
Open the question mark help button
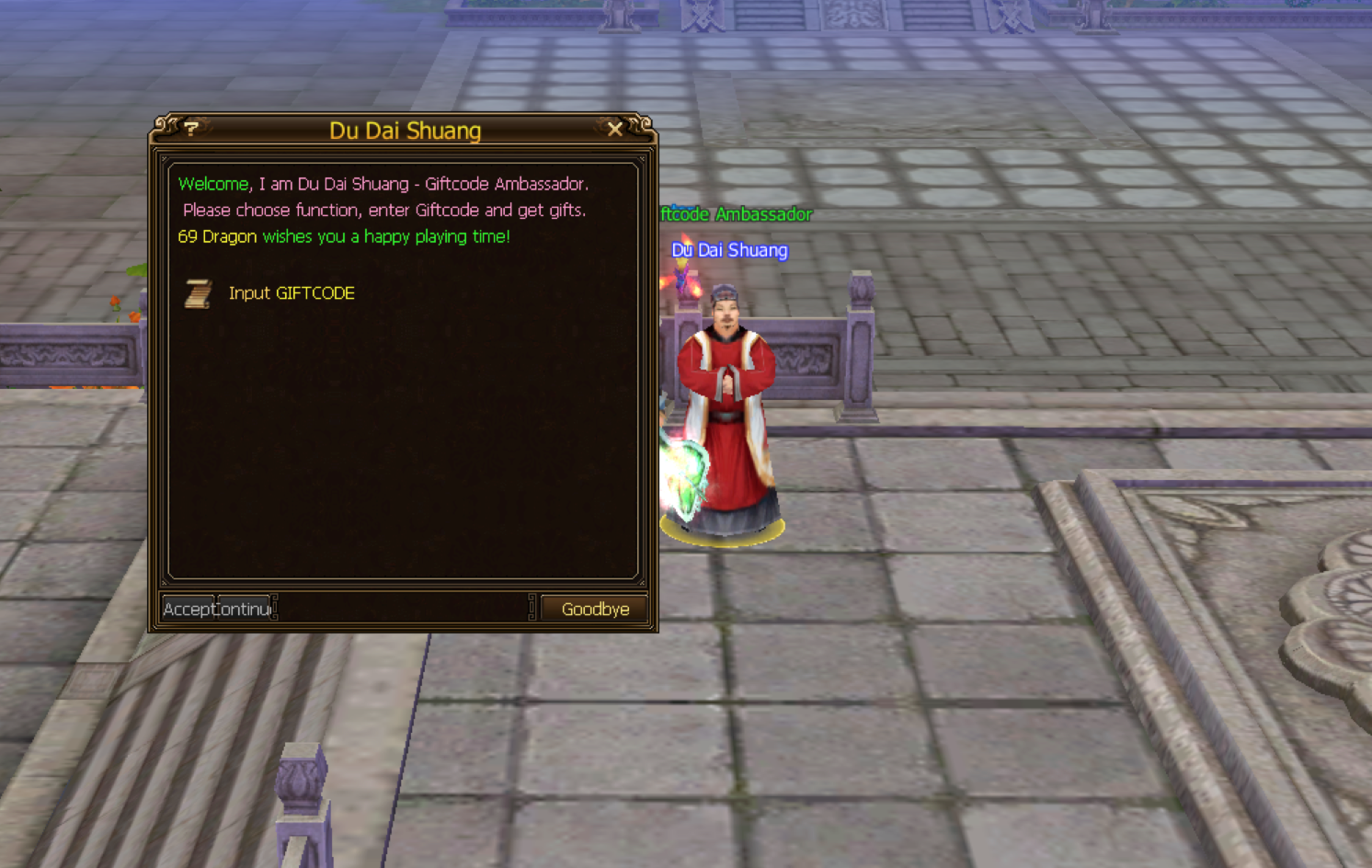tap(191, 129)
